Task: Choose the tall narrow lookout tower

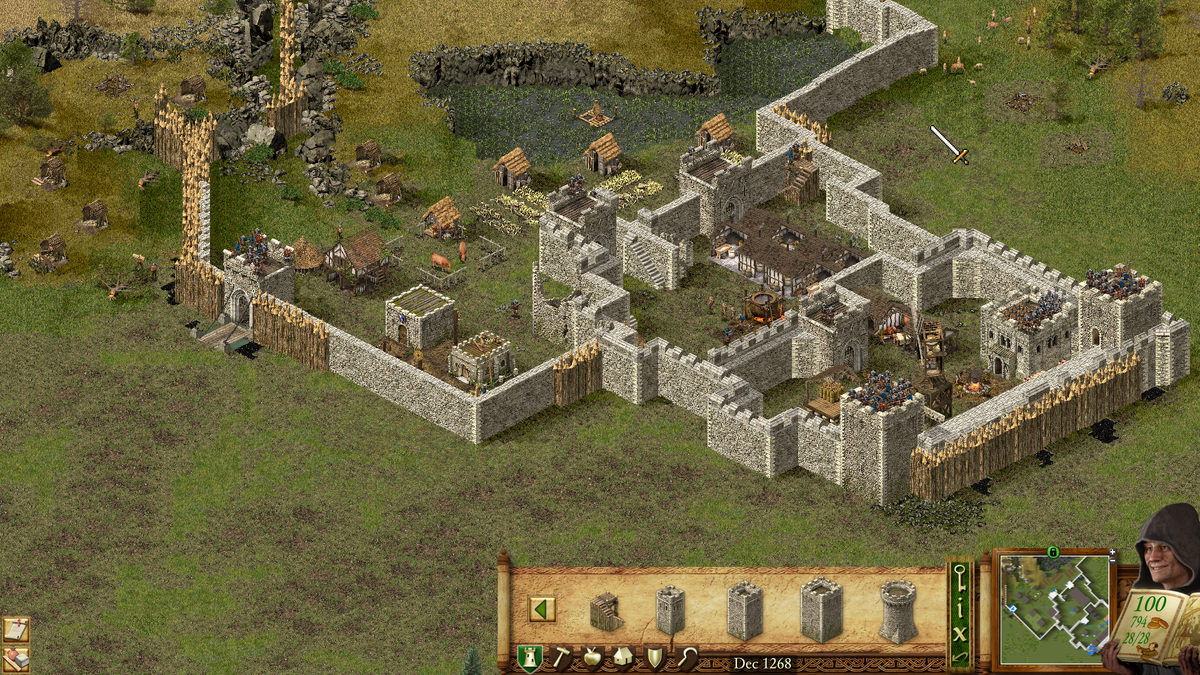Action: (669, 609)
